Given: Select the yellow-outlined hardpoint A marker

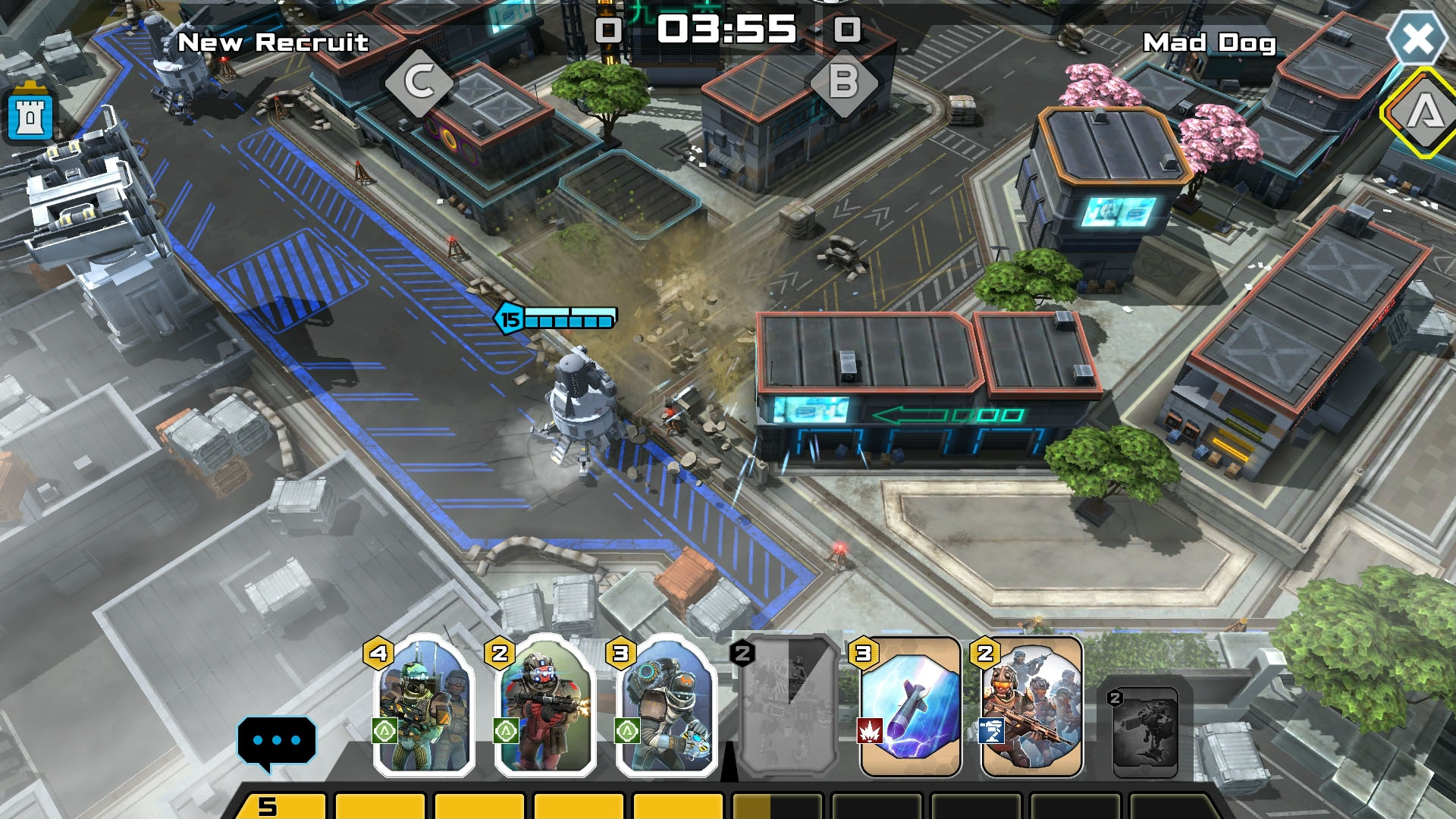Looking at the screenshot, I should pos(1424,113).
